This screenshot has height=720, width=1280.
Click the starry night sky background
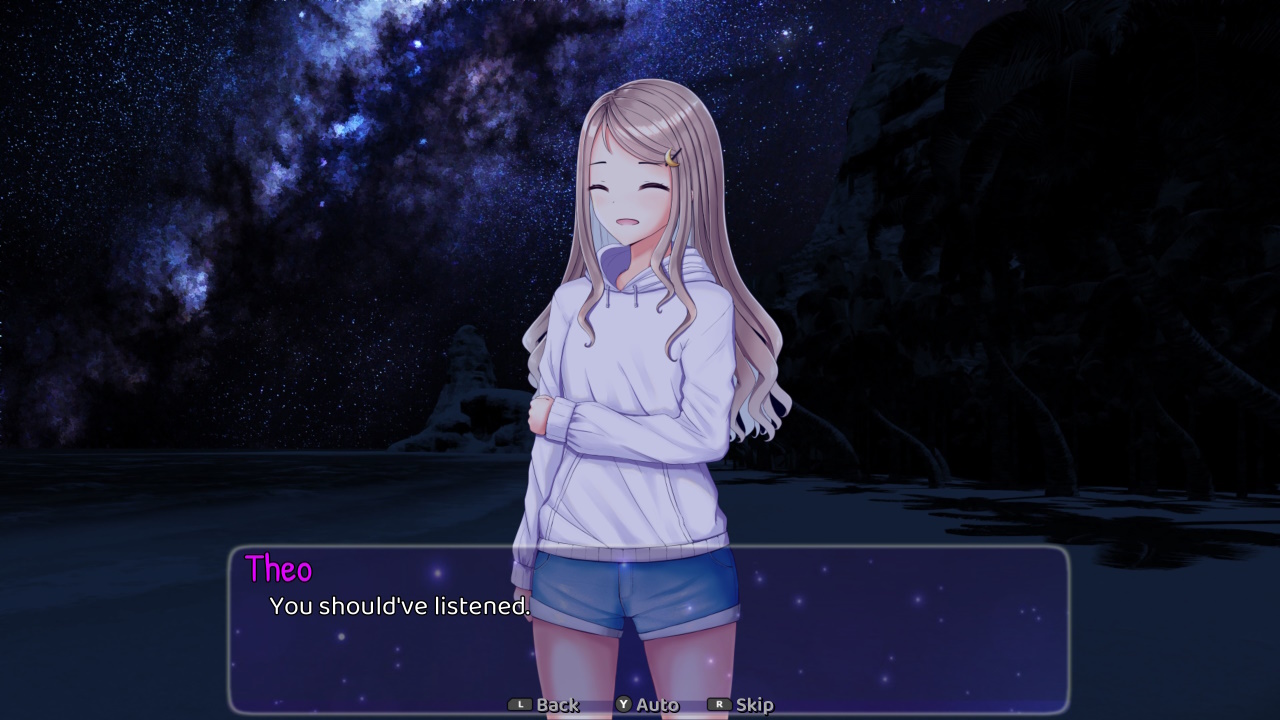[250, 150]
